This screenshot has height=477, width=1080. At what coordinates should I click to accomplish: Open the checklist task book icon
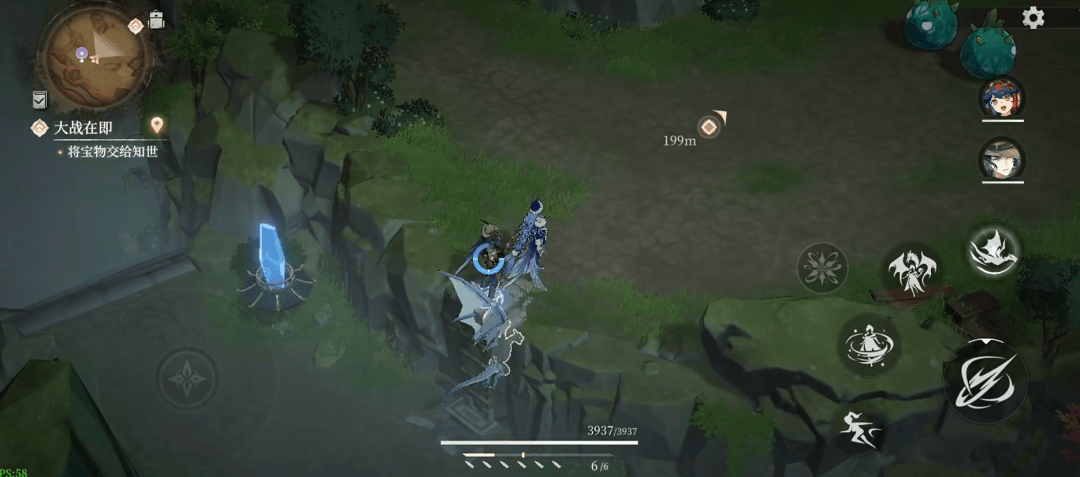tap(39, 99)
